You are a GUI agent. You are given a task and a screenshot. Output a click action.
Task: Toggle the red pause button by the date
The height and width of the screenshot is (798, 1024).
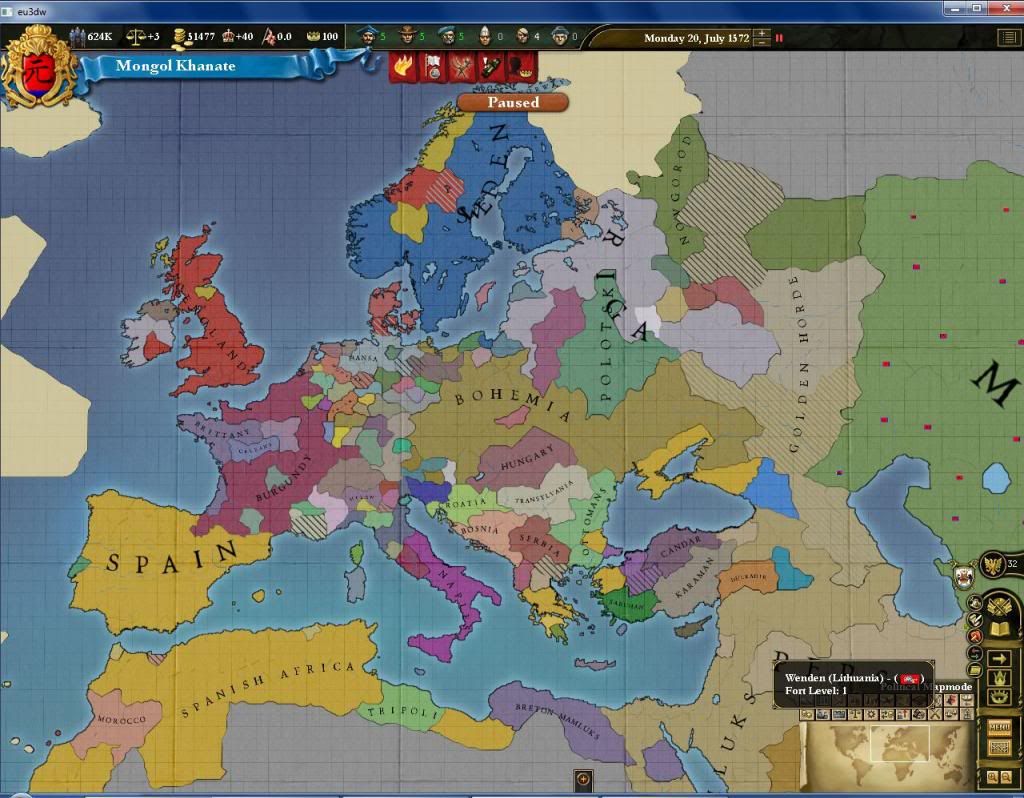coord(779,38)
